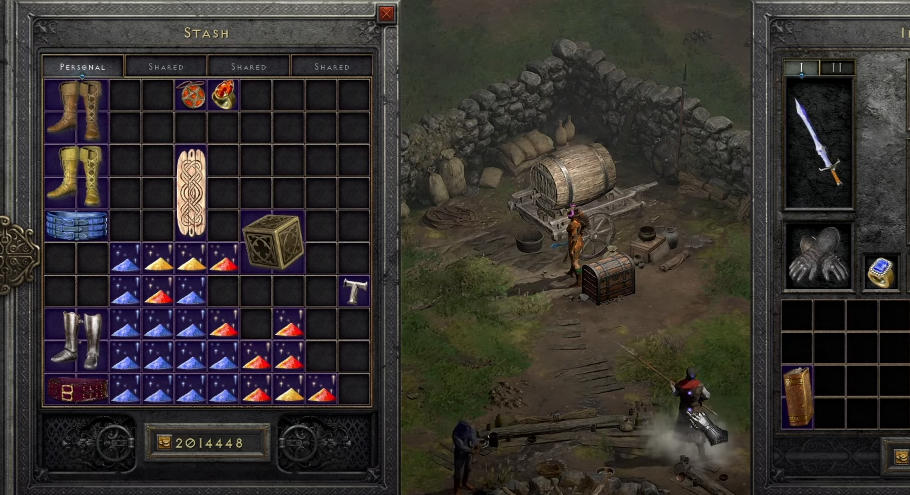Pick up the orange tome in inventory

point(797,396)
